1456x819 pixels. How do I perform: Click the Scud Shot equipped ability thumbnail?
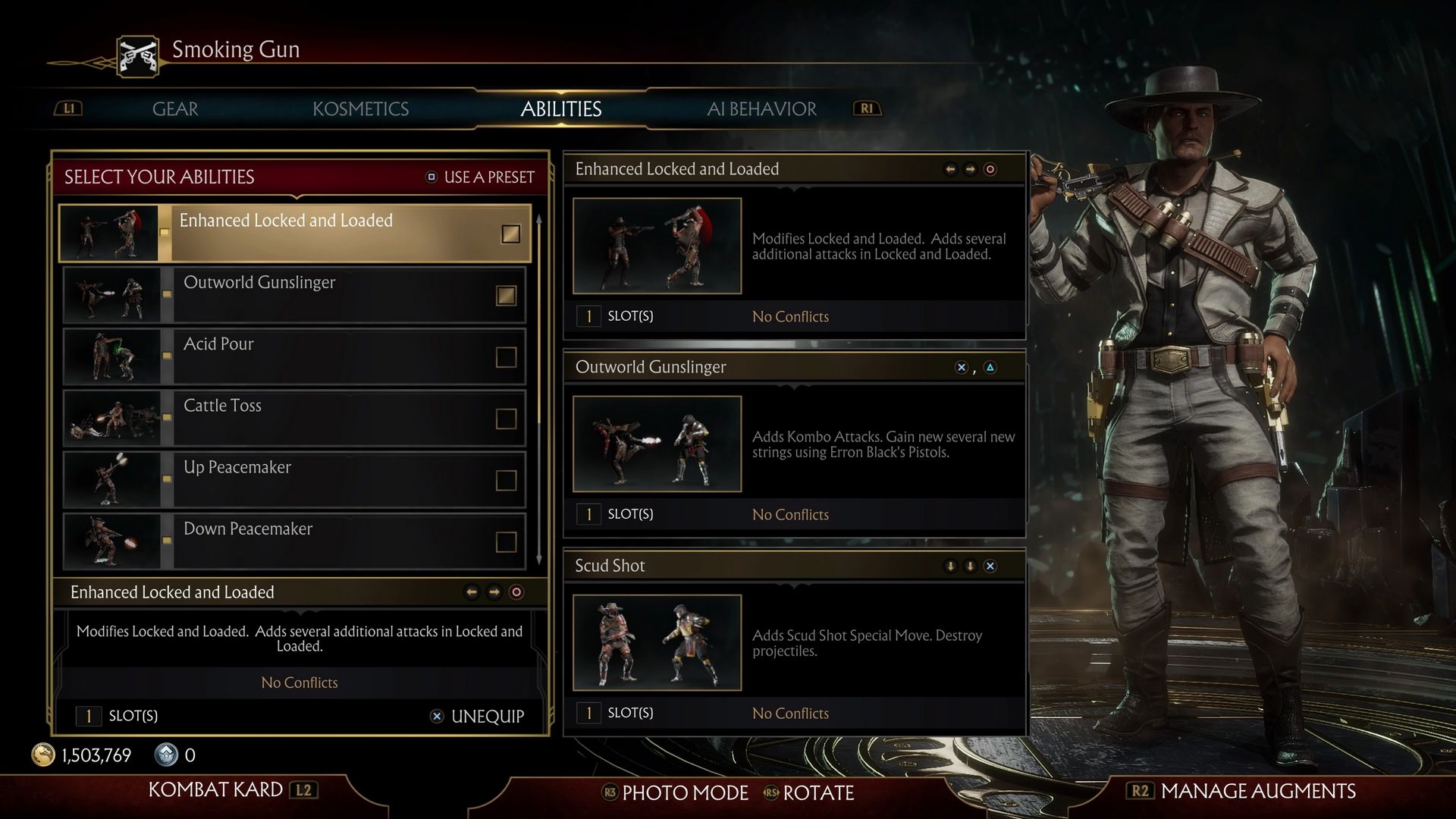[x=657, y=642]
